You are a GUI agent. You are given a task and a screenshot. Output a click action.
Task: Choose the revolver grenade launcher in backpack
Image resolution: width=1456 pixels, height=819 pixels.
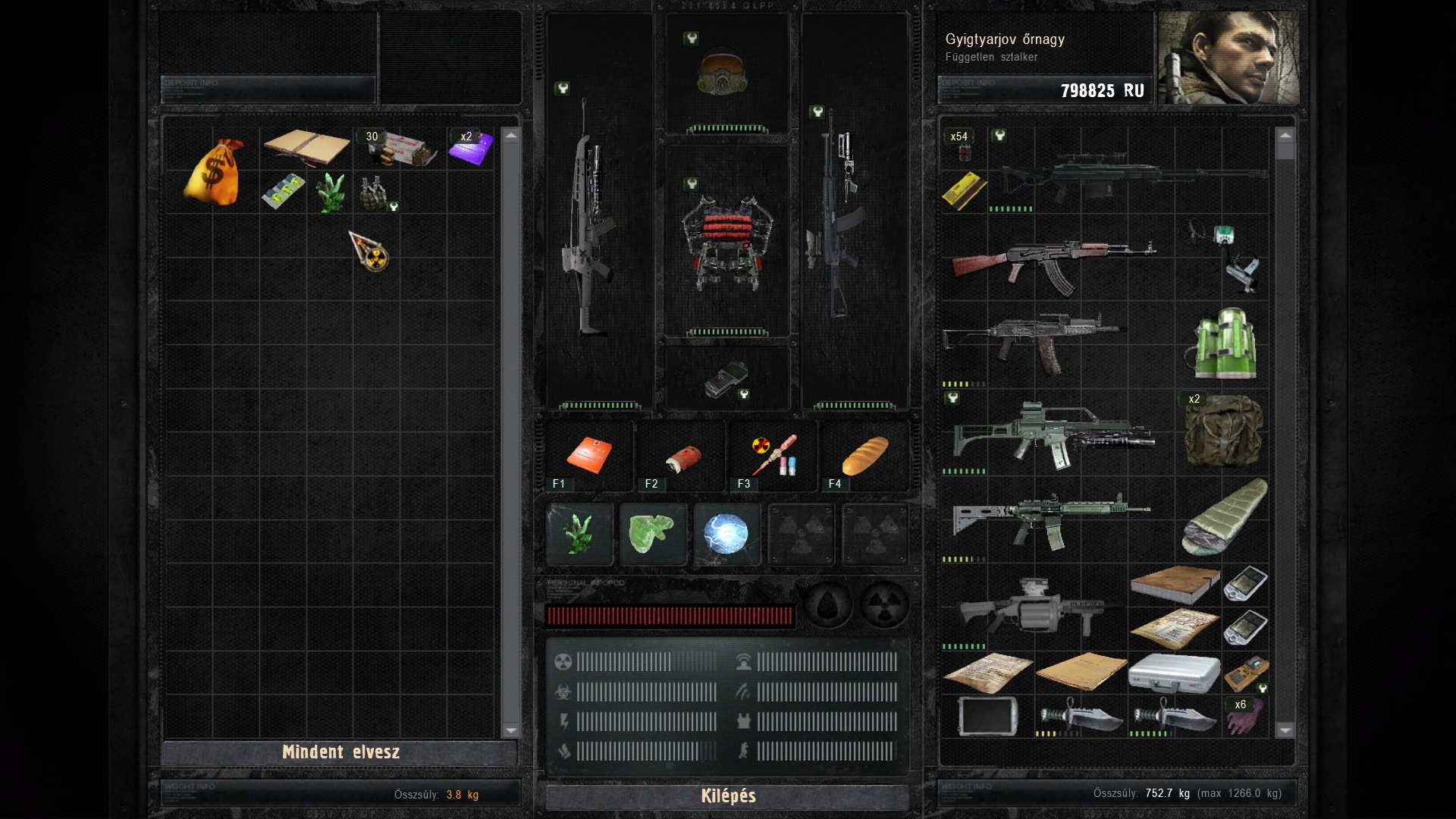click(x=1034, y=608)
